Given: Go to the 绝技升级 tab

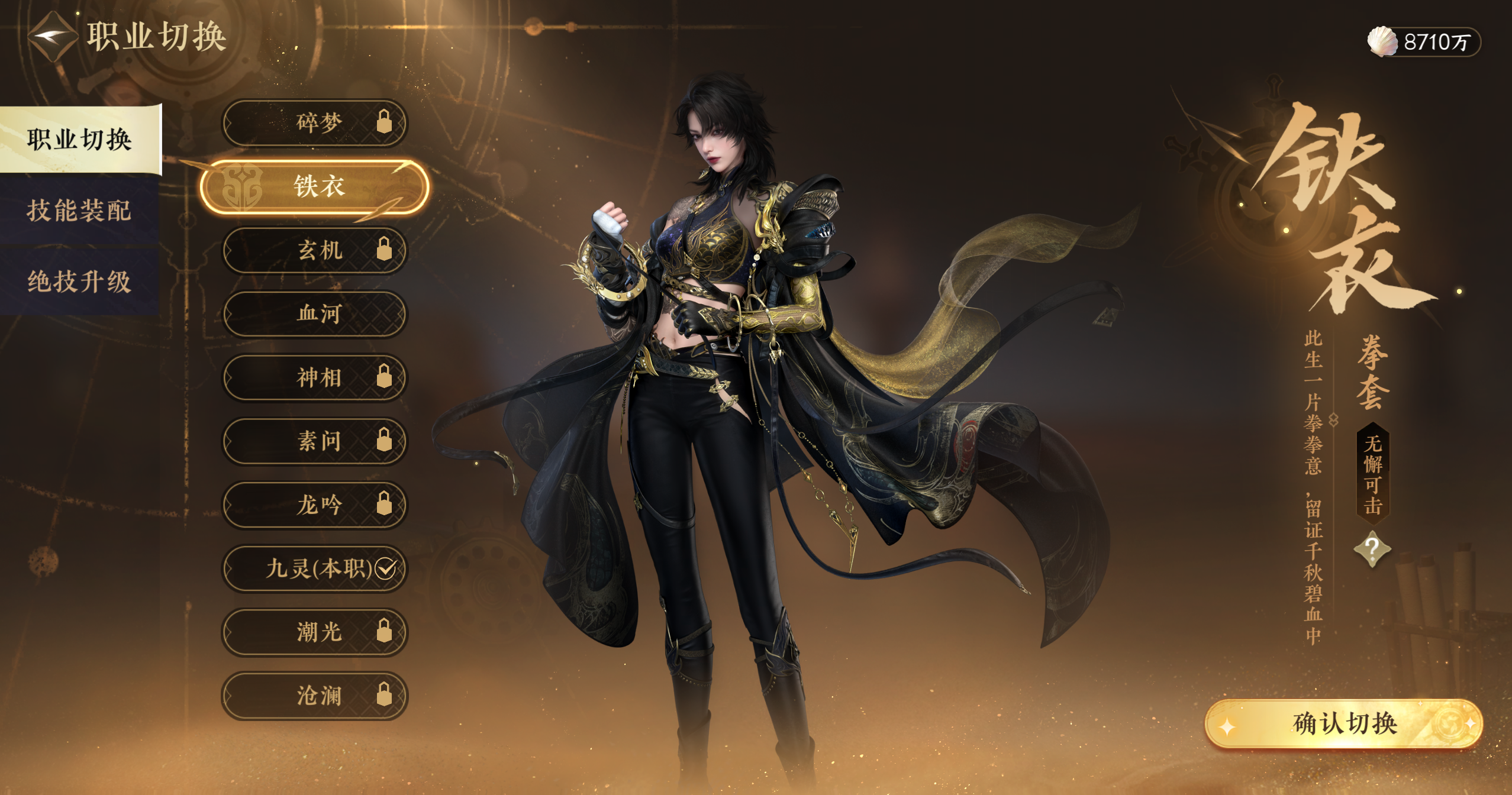Looking at the screenshot, I should click(x=79, y=282).
